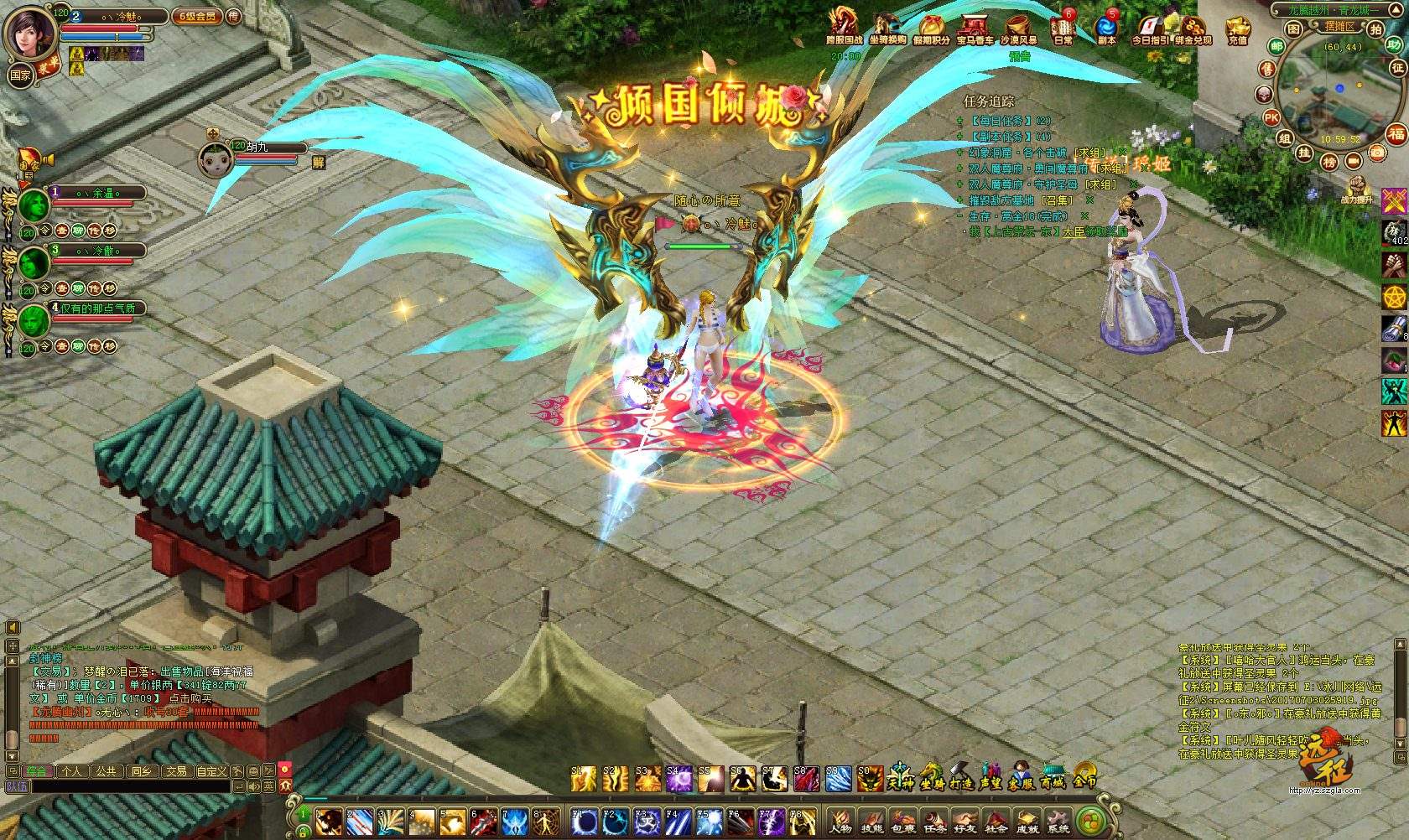Open the 商城 item mall
Image resolution: width=1409 pixels, height=840 pixels.
1053,776
